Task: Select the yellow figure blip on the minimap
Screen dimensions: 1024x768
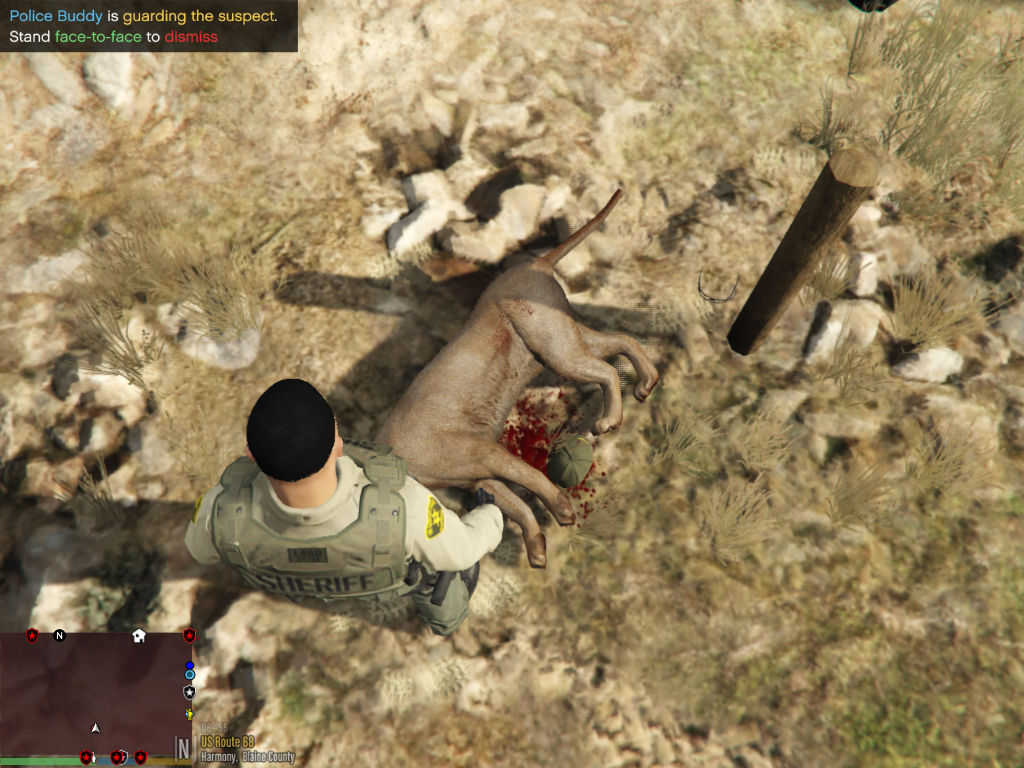Action: [189, 714]
